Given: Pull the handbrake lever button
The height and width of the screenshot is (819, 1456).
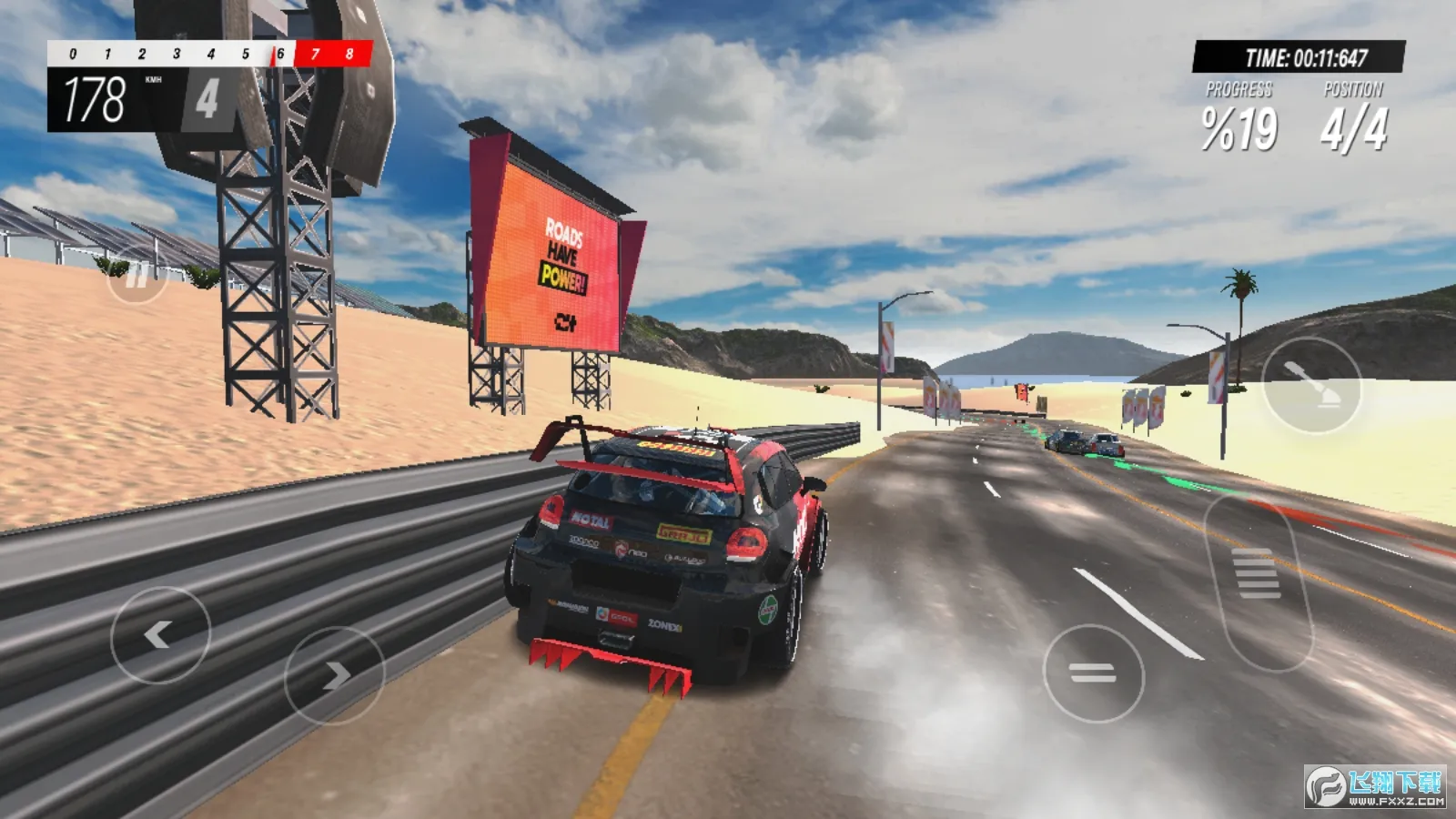Looking at the screenshot, I should [x=1311, y=385].
